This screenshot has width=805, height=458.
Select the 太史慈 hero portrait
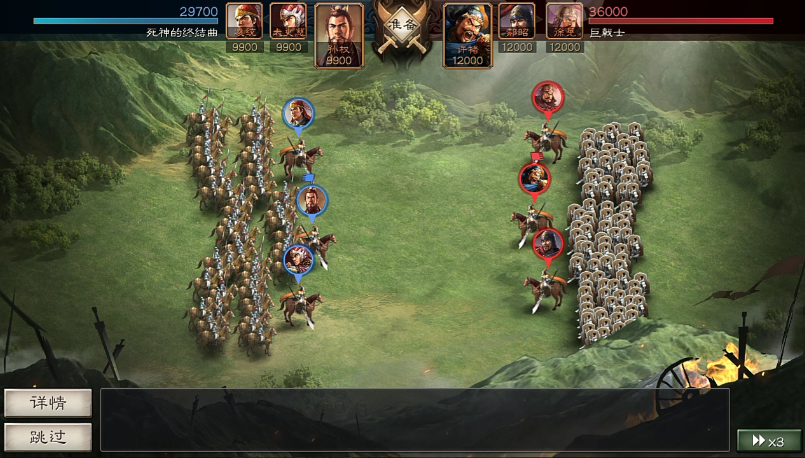[x=288, y=27]
